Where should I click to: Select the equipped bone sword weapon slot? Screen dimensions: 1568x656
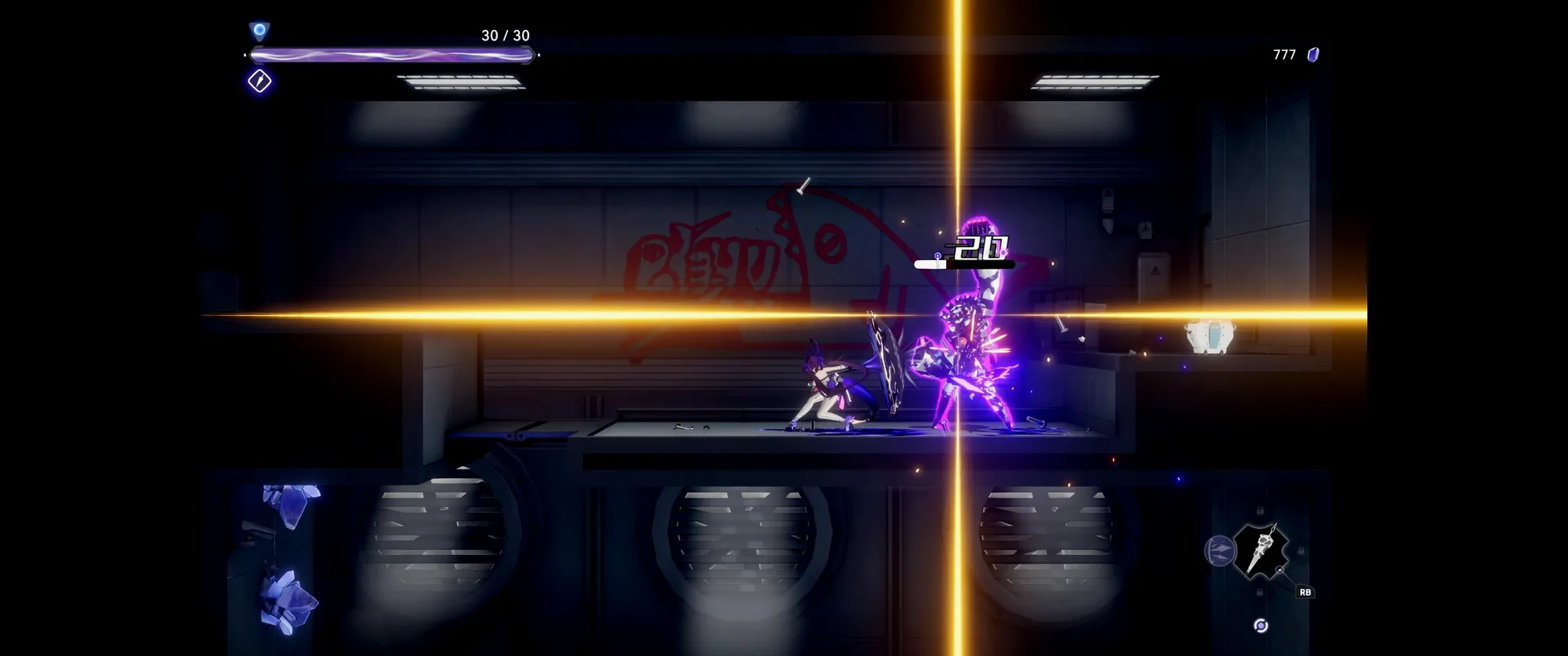[x=1261, y=551]
